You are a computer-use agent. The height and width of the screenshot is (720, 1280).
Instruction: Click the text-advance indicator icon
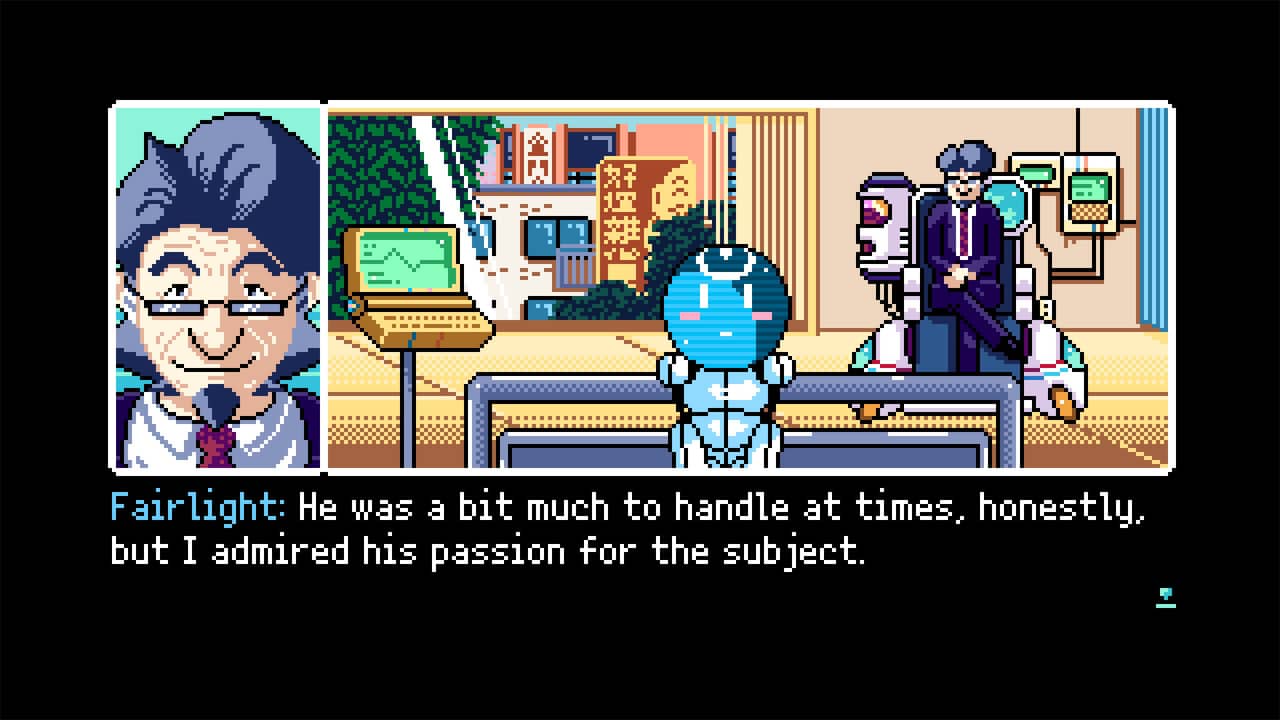click(x=1166, y=598)
